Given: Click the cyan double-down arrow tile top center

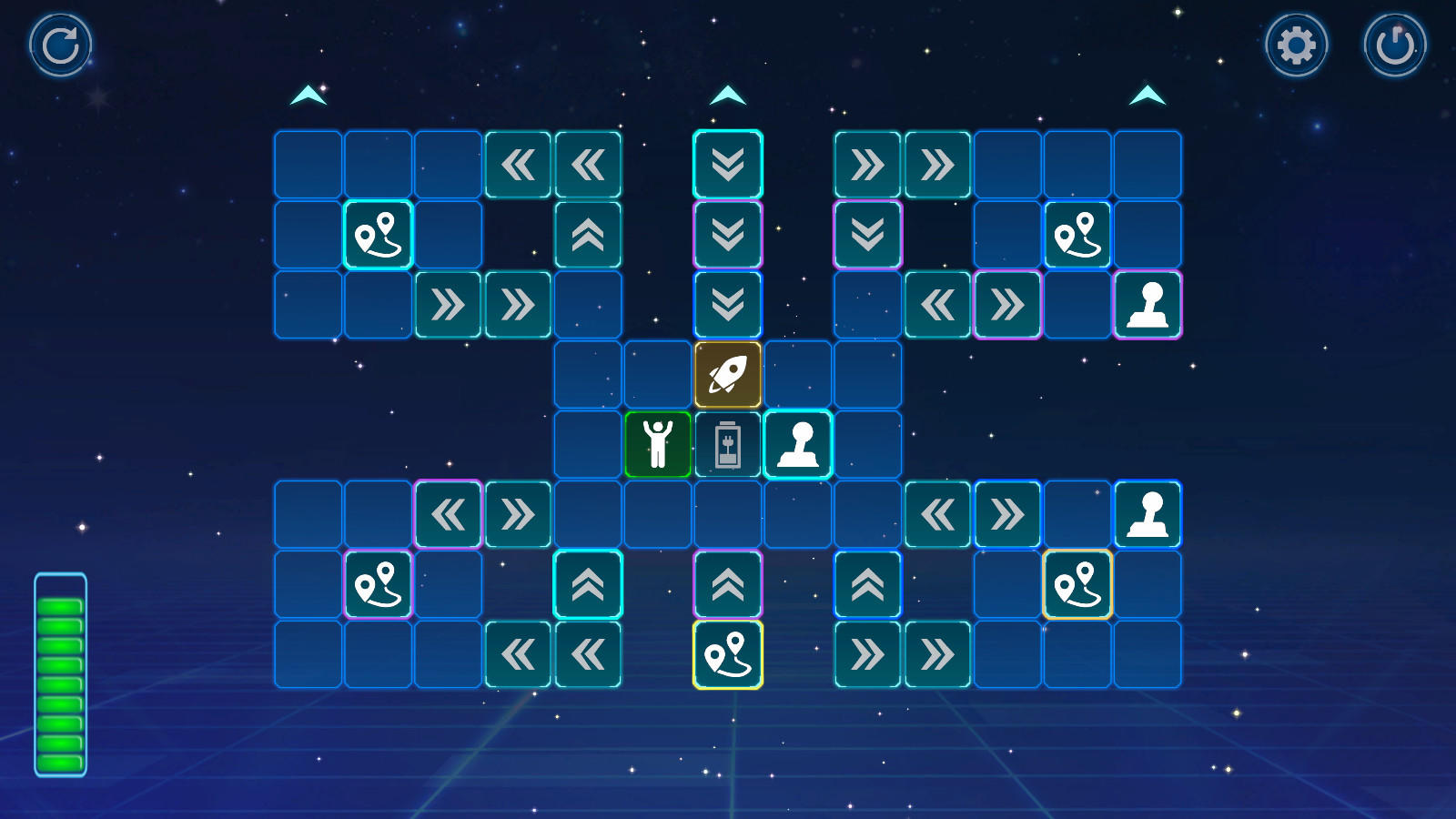Looking at the screenshot, I should (x=729, y=164).
